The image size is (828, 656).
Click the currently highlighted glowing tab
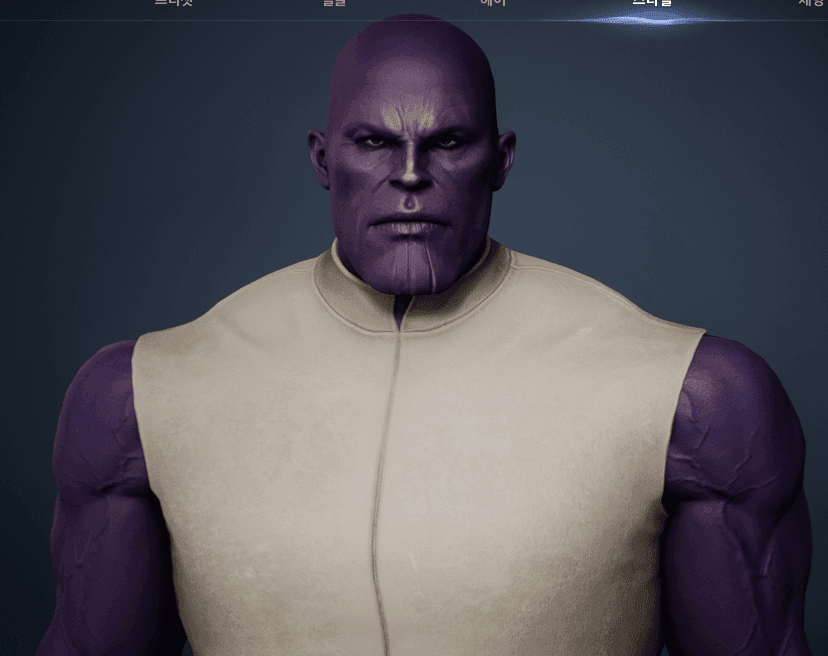[652, 5]
